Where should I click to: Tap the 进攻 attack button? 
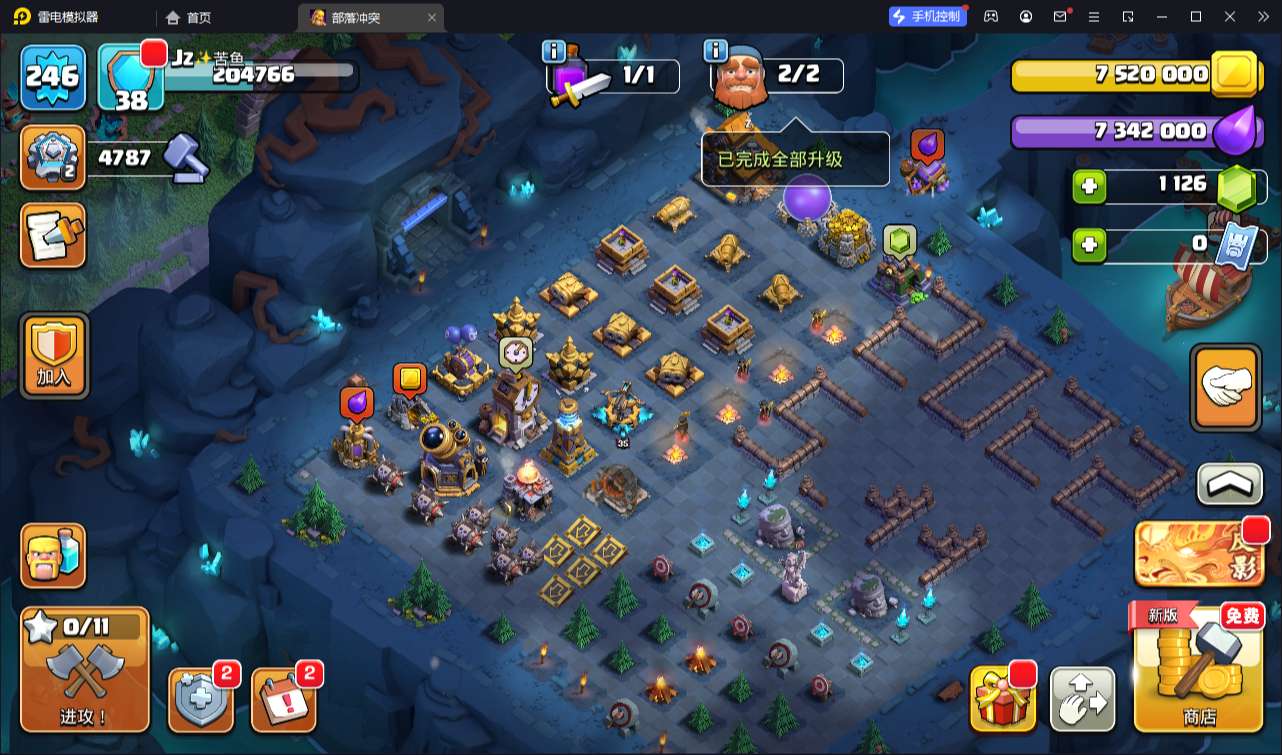(85, 668)
